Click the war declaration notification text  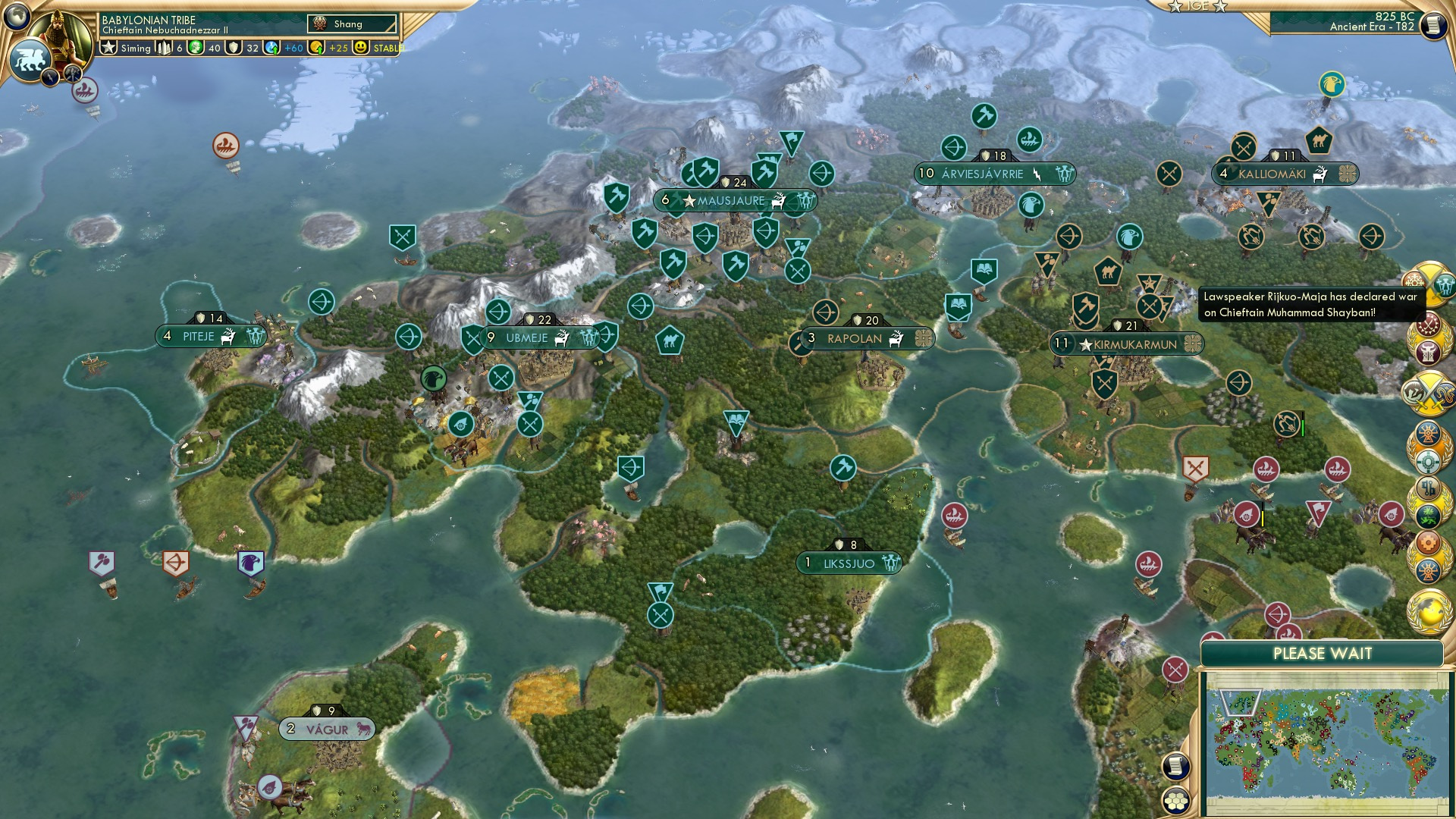(x=1310, y=304)
